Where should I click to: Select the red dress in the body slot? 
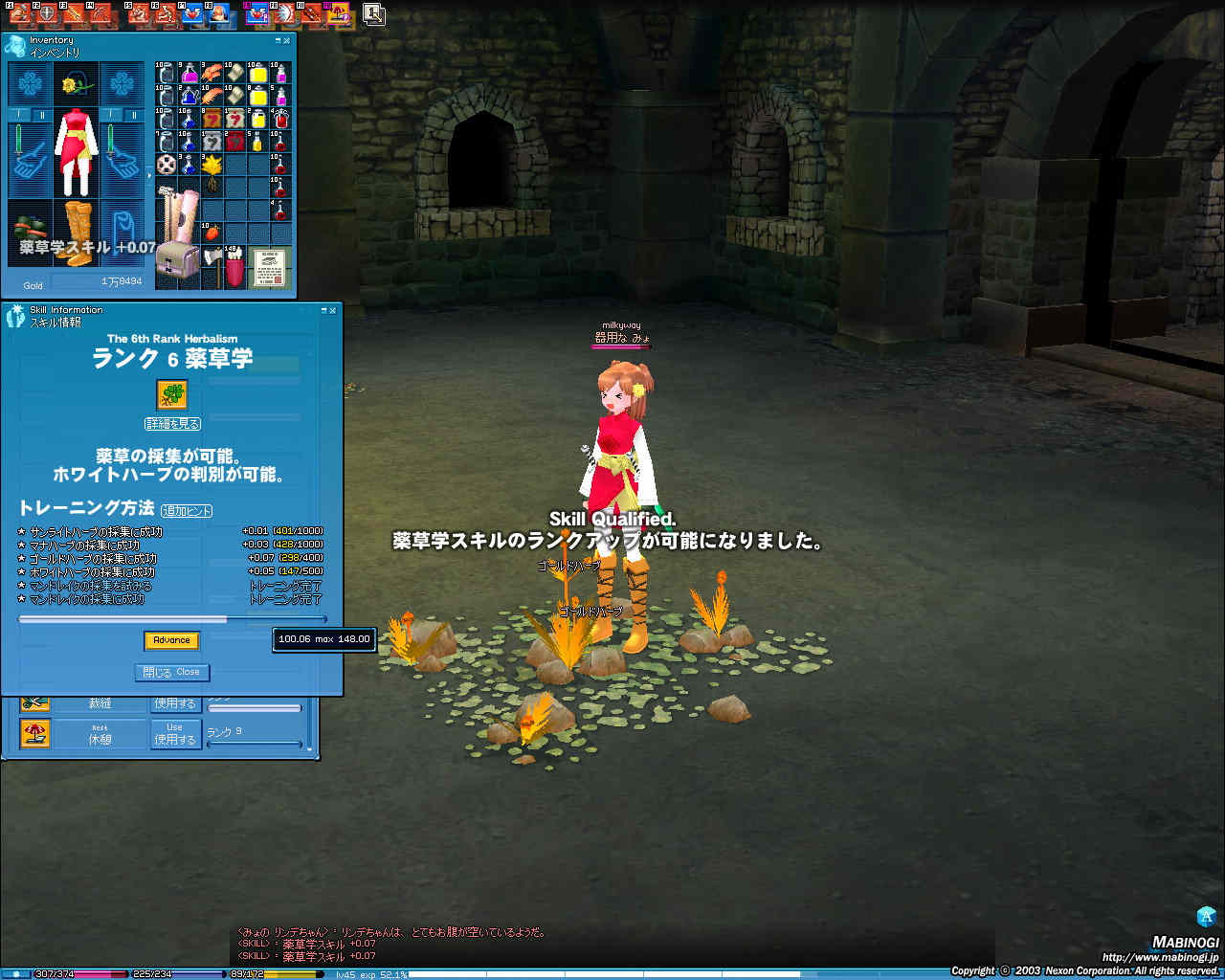76,151
